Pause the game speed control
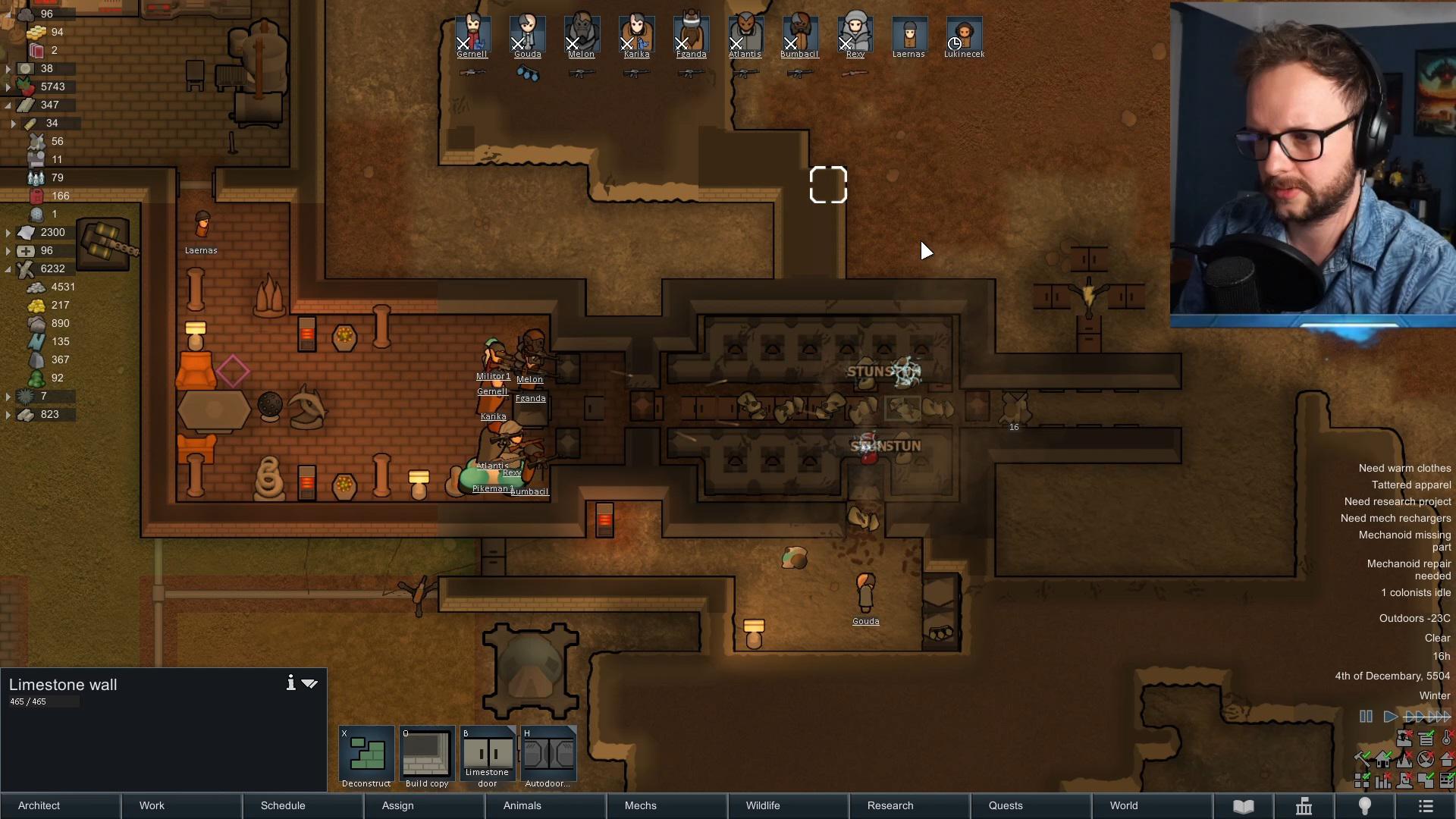The height and width of the screenshot is (819, 1456). tap(1366, 717)
